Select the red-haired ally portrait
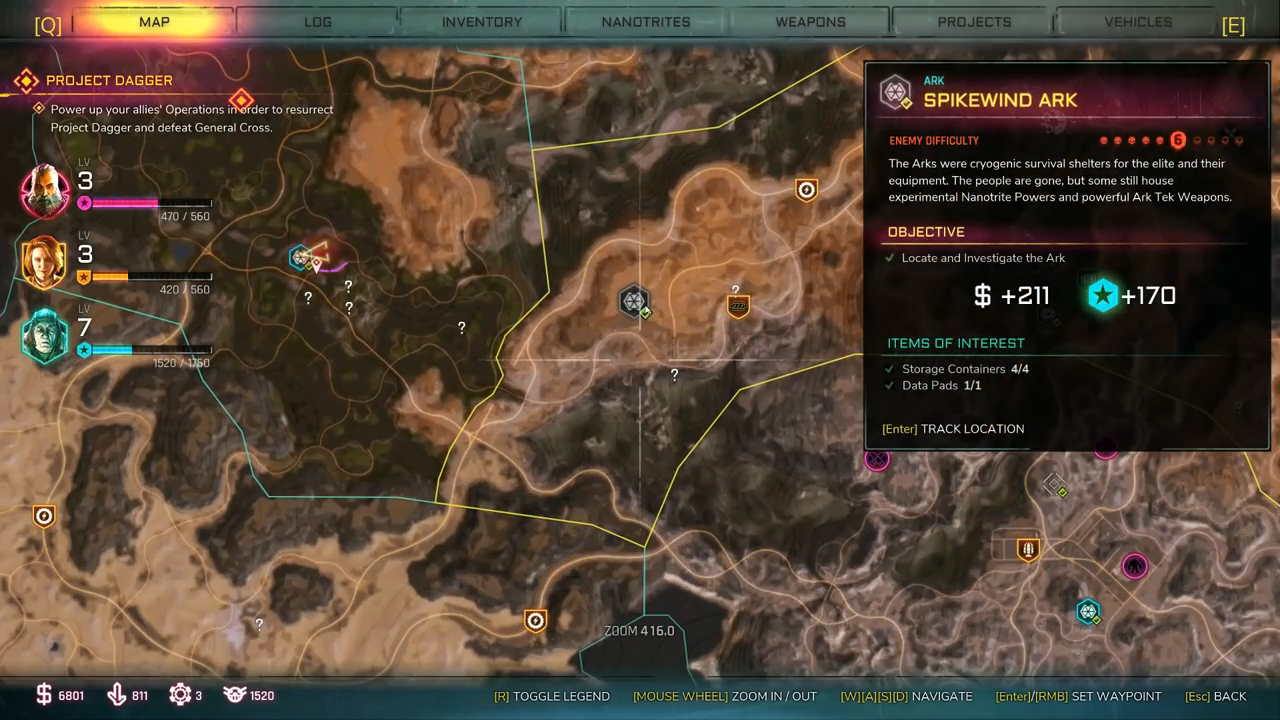1280x720 pixels. (x=44, y=263)
